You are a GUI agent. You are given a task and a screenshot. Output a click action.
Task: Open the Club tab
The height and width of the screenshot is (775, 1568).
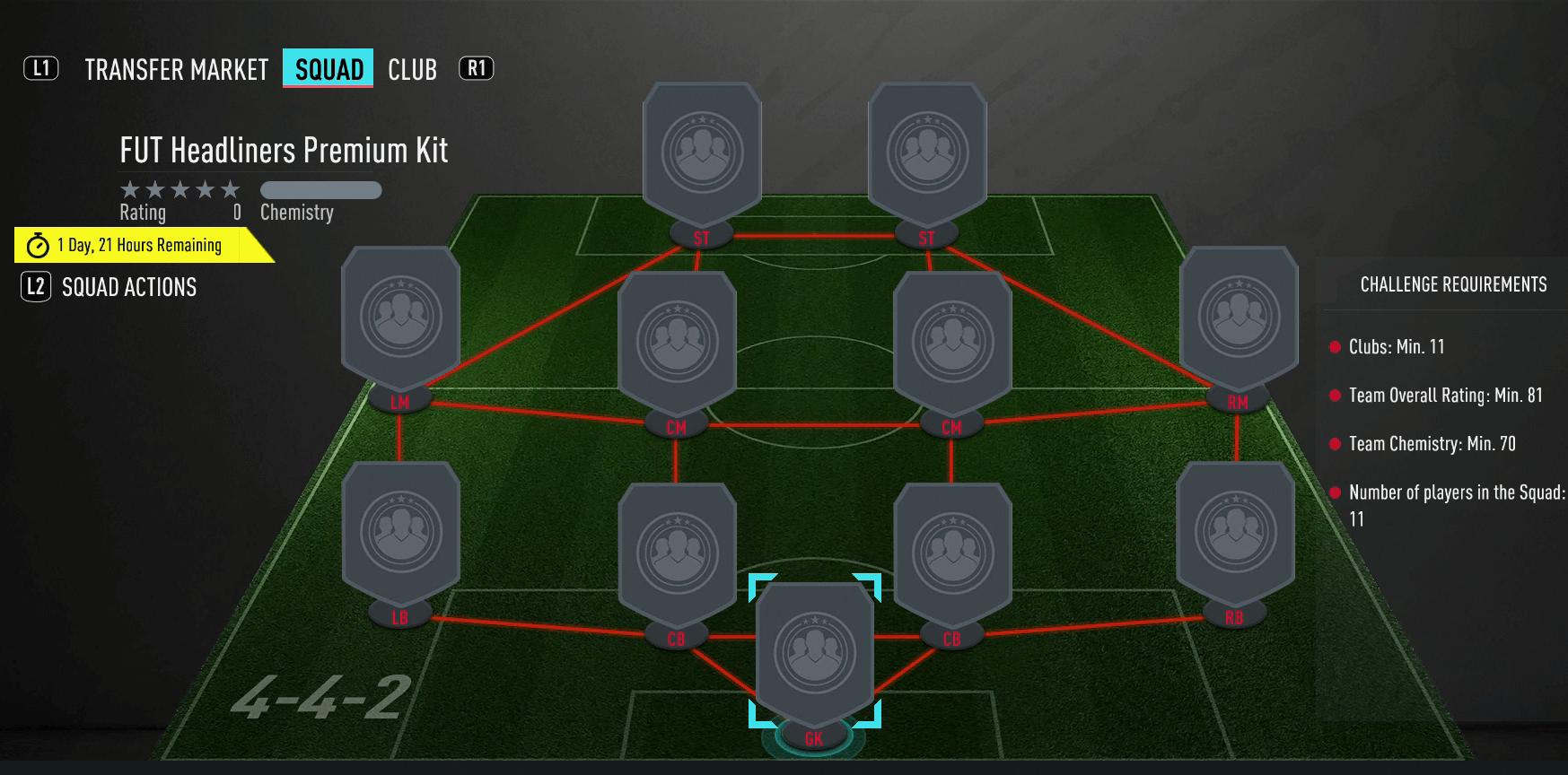click(412, 70)
